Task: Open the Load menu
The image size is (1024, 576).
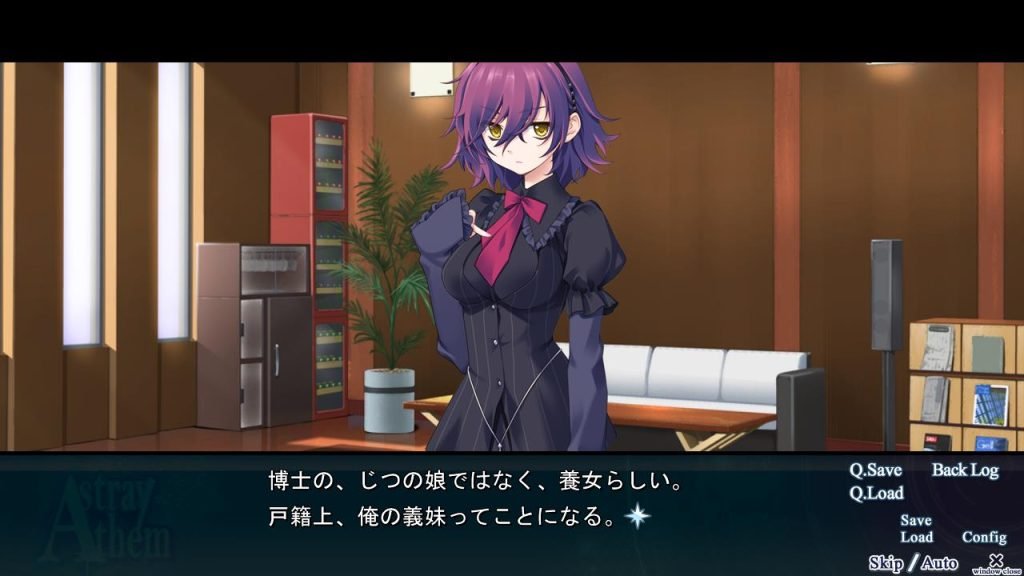Action: [916, 537]
